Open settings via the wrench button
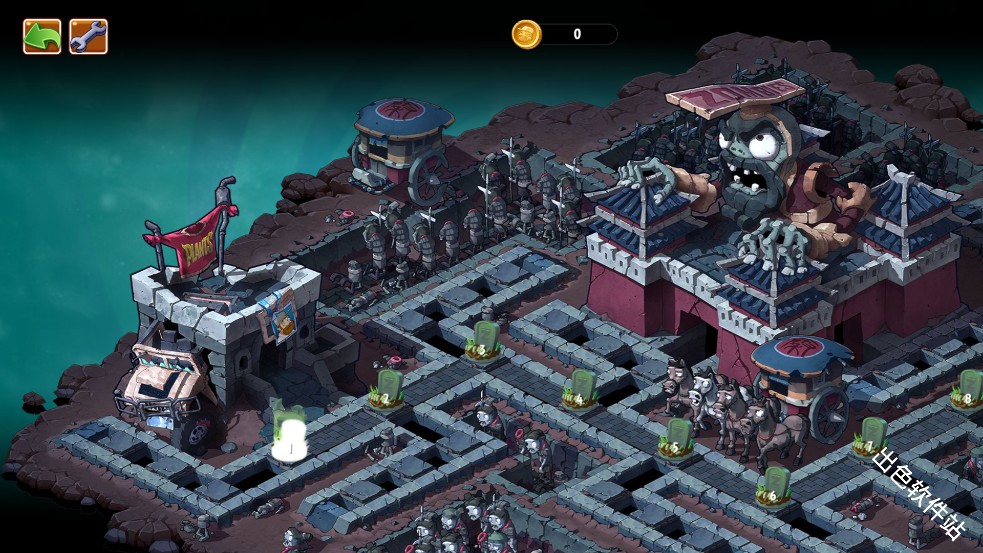 [x=88, y=37]
